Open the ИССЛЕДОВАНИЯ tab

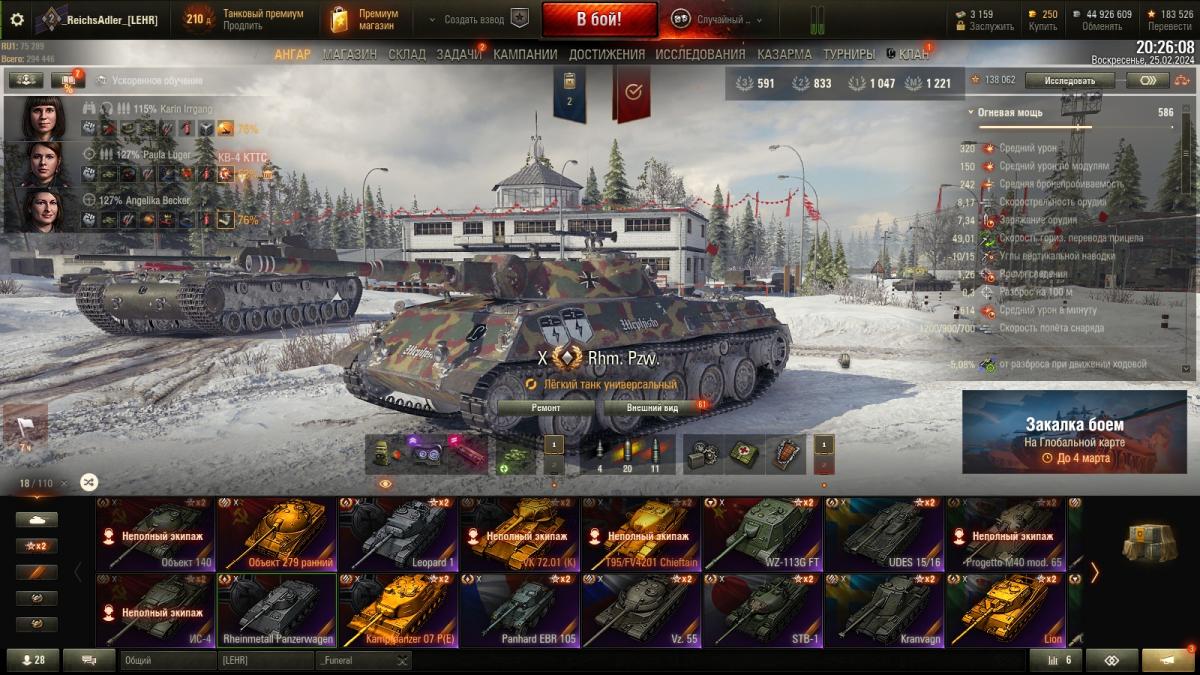tap(700, 54)
